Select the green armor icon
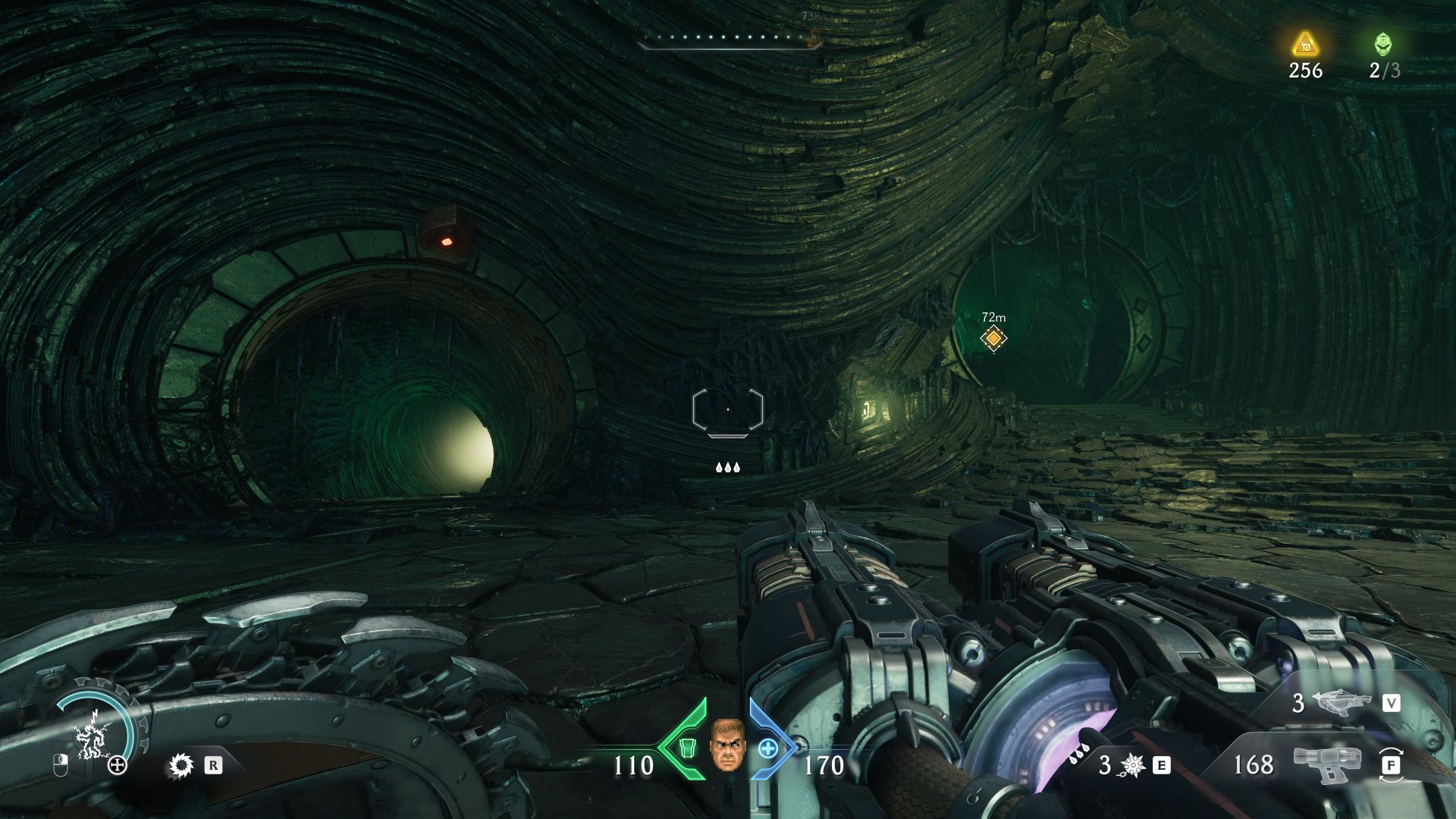The width and height of the screenshot is (1456, 819). point(686,748)
